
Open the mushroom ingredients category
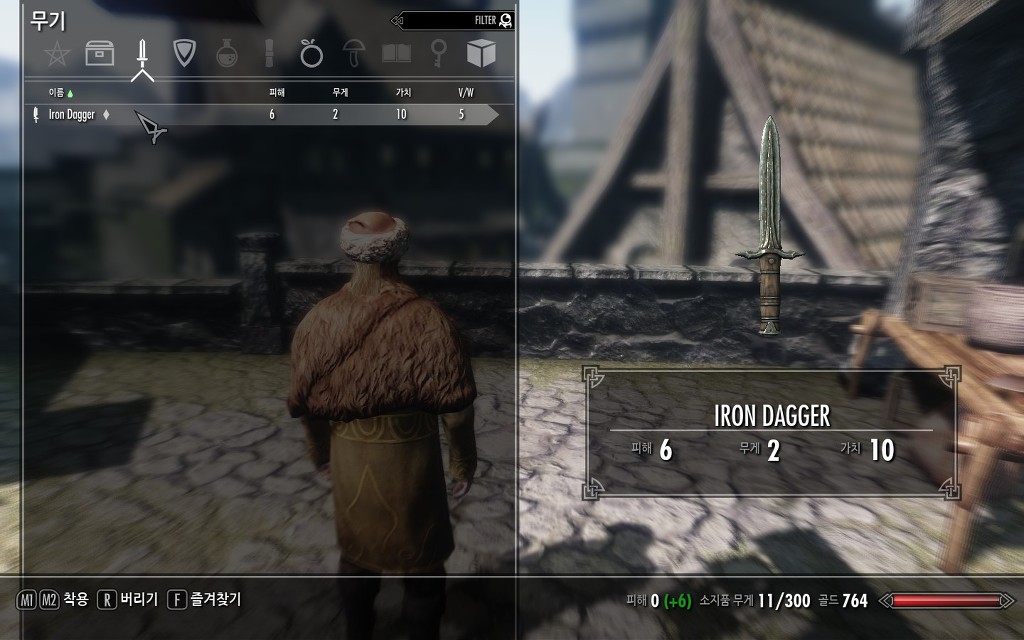click(354, 53)
